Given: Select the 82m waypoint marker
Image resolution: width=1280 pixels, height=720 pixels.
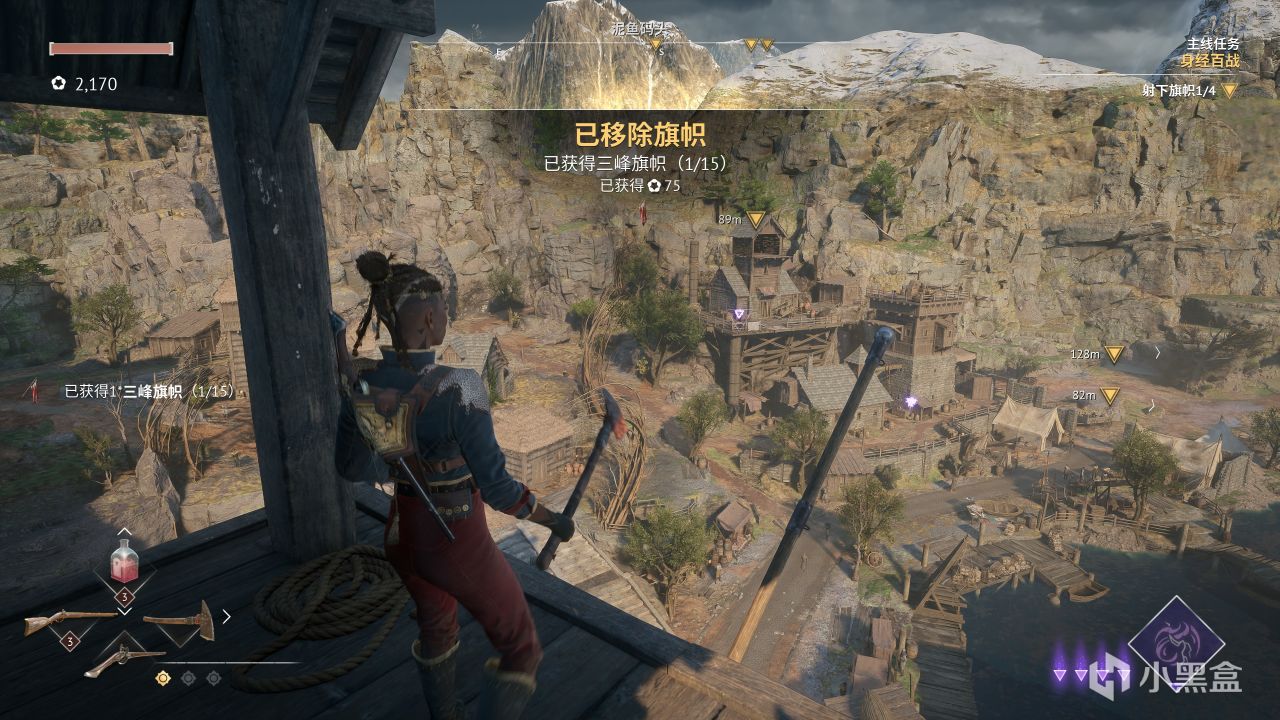Looking at the screenshot, I should coord(1109,395).
